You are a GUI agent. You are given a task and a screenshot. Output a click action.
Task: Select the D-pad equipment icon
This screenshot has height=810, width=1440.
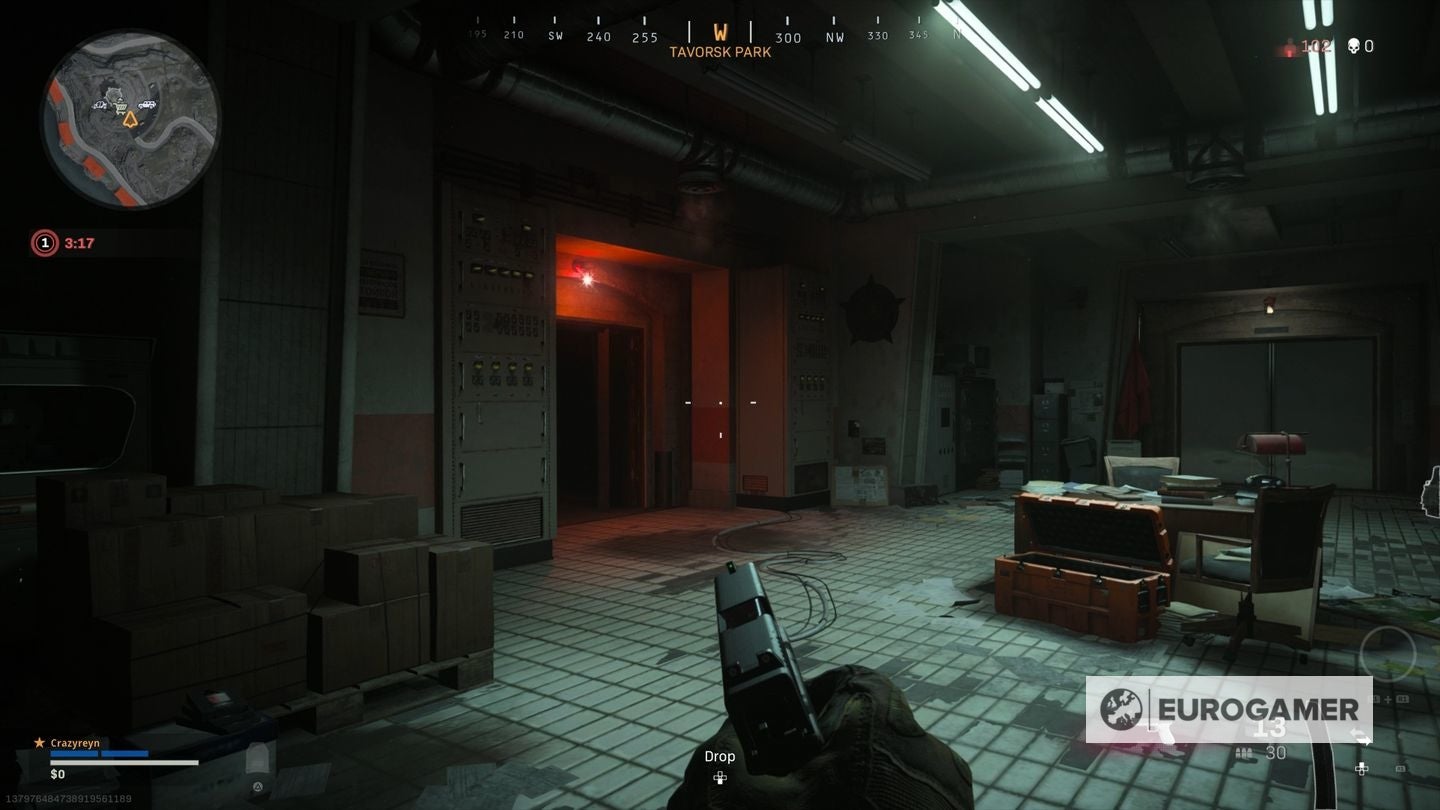click(1361, 768)
